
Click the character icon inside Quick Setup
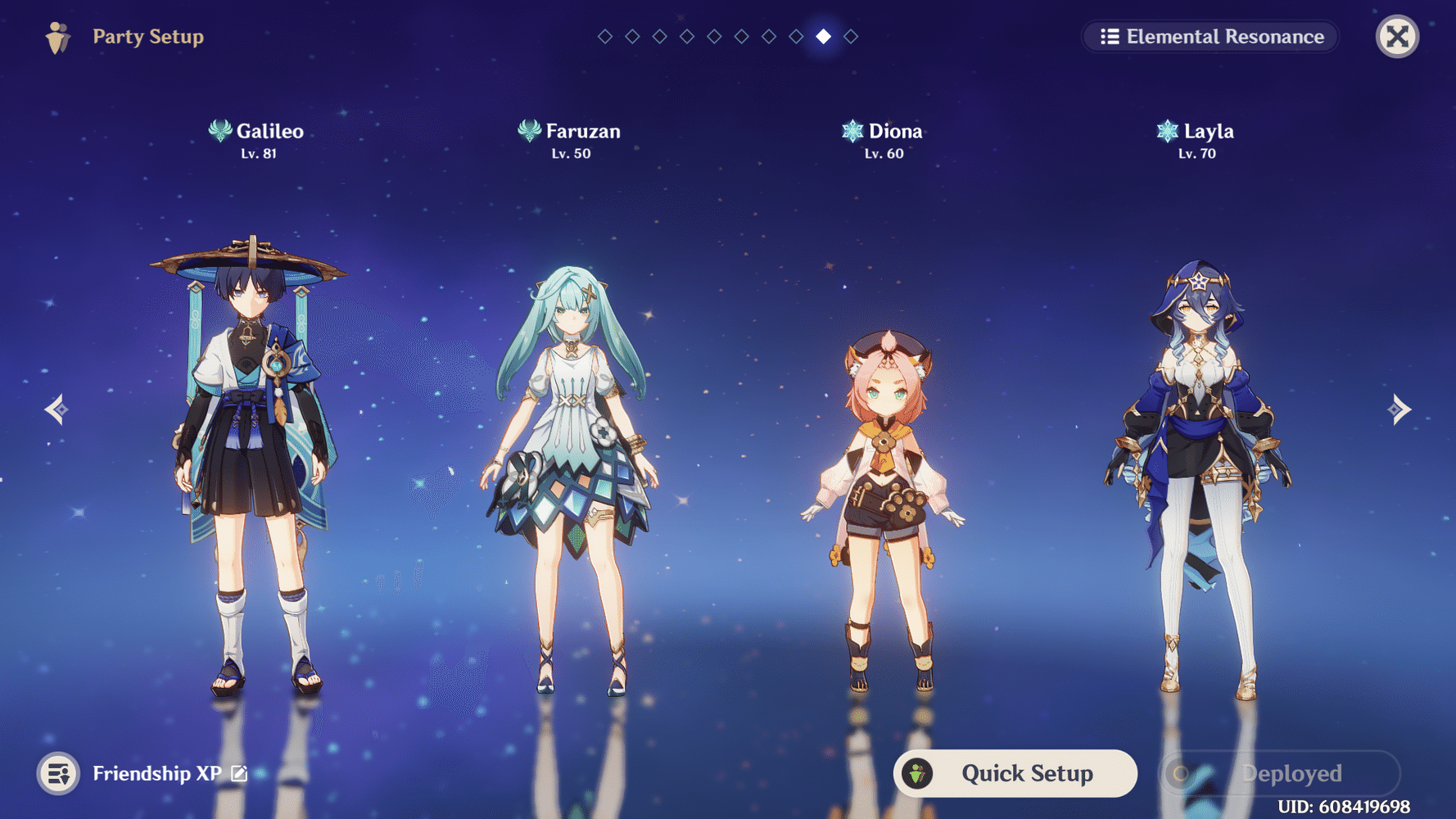[918, 772]
